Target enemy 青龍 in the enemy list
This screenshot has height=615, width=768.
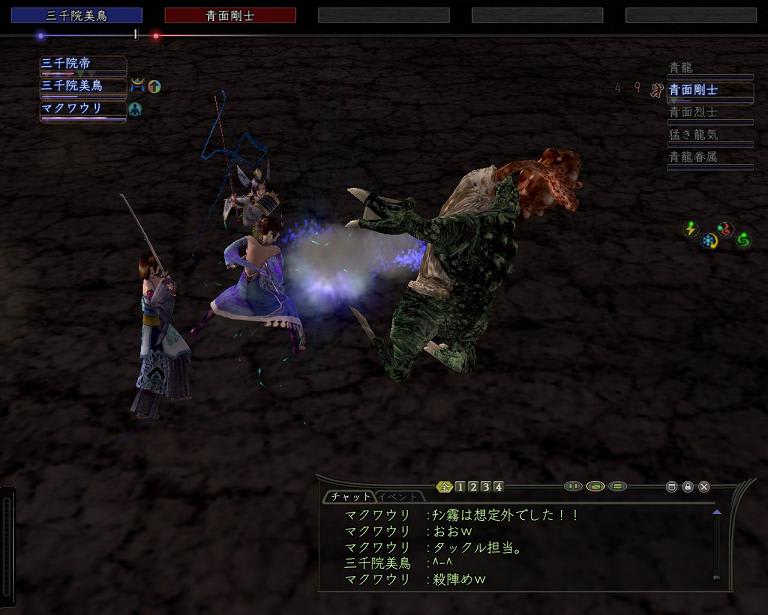pos(709,68)
